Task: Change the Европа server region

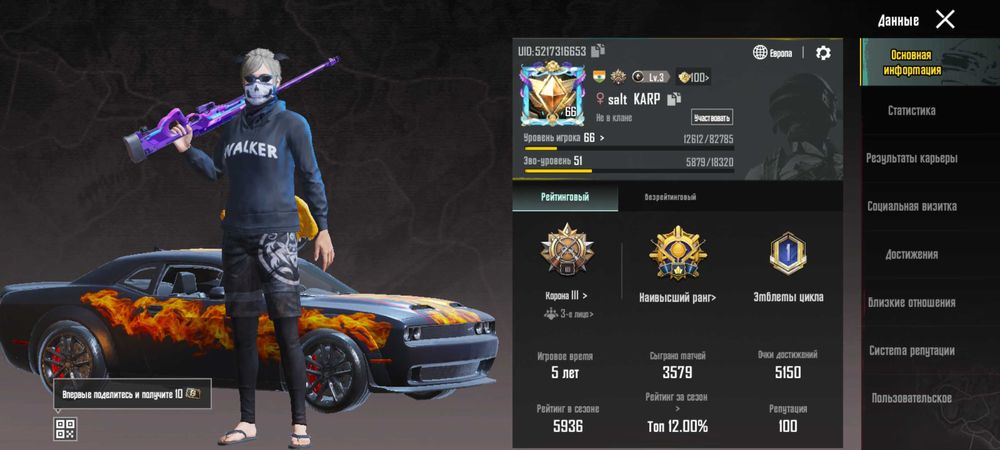Action: pyautogui.click(x=773, y=53)
